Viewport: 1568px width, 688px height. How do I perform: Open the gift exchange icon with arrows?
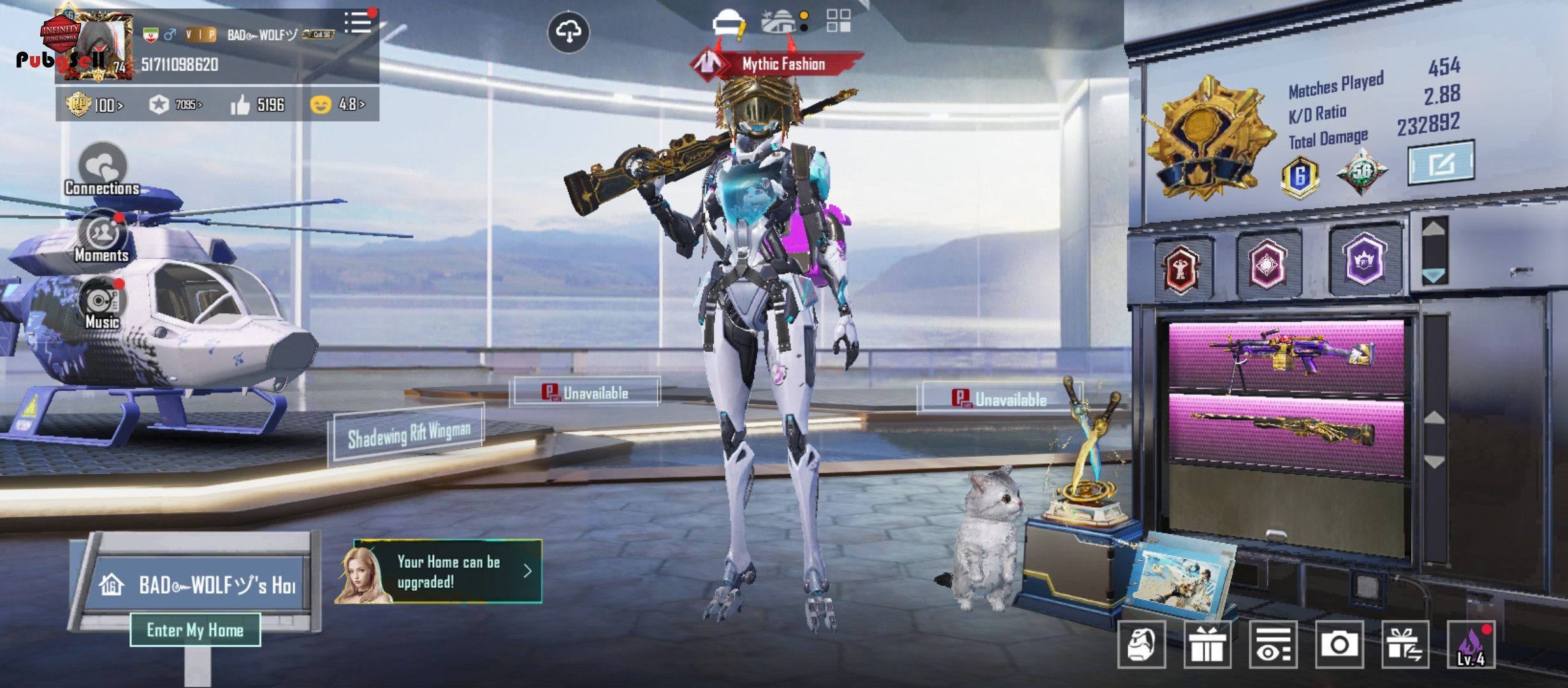1405,645
